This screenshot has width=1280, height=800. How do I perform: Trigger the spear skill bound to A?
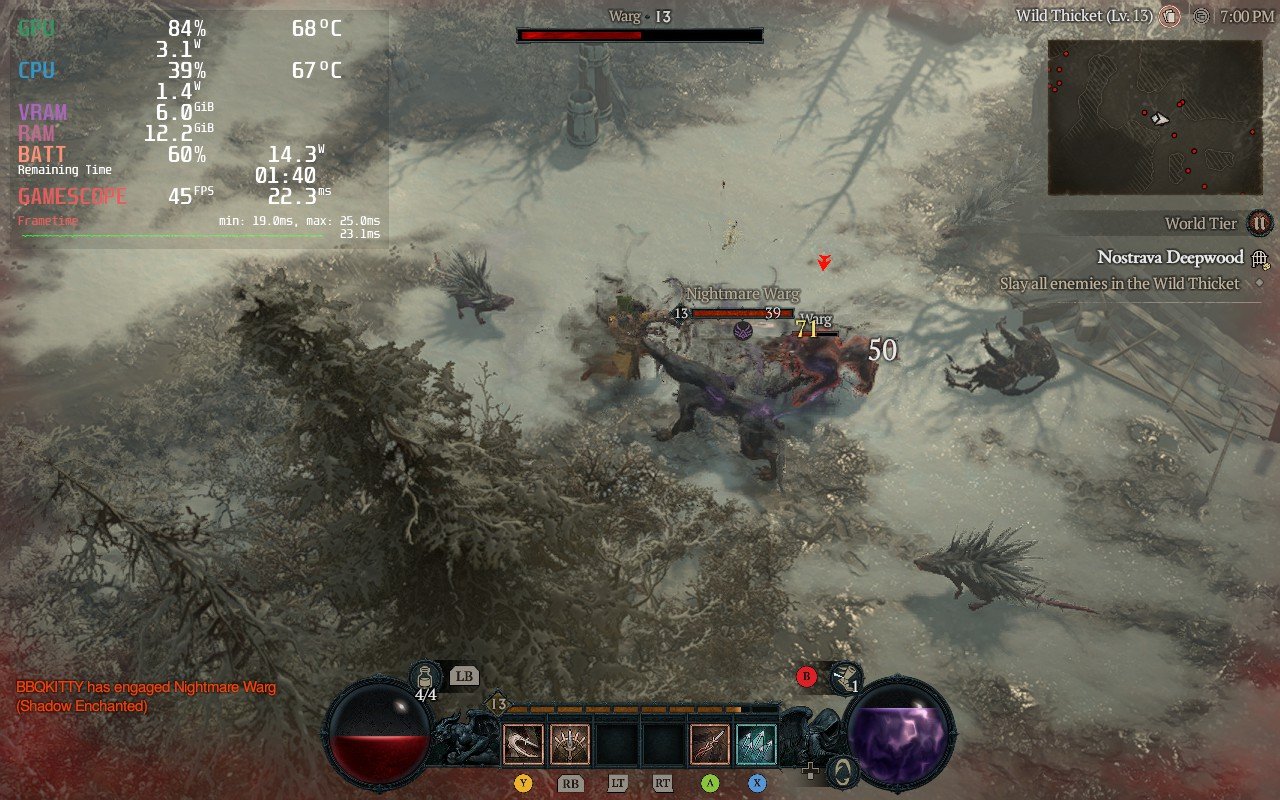coord(711,742)
